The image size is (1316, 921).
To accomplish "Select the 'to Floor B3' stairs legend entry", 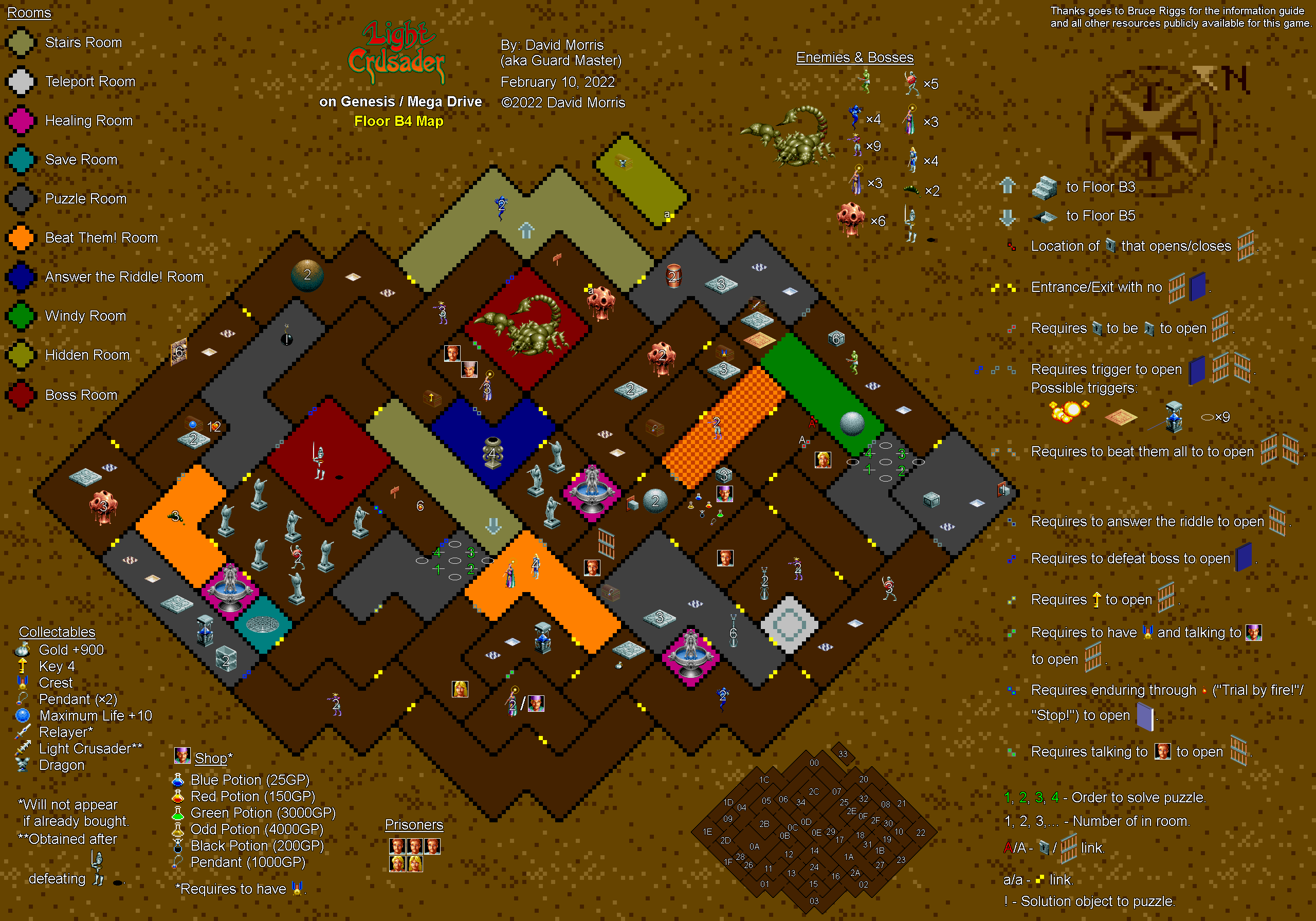I will click(x=1100, y=188).
